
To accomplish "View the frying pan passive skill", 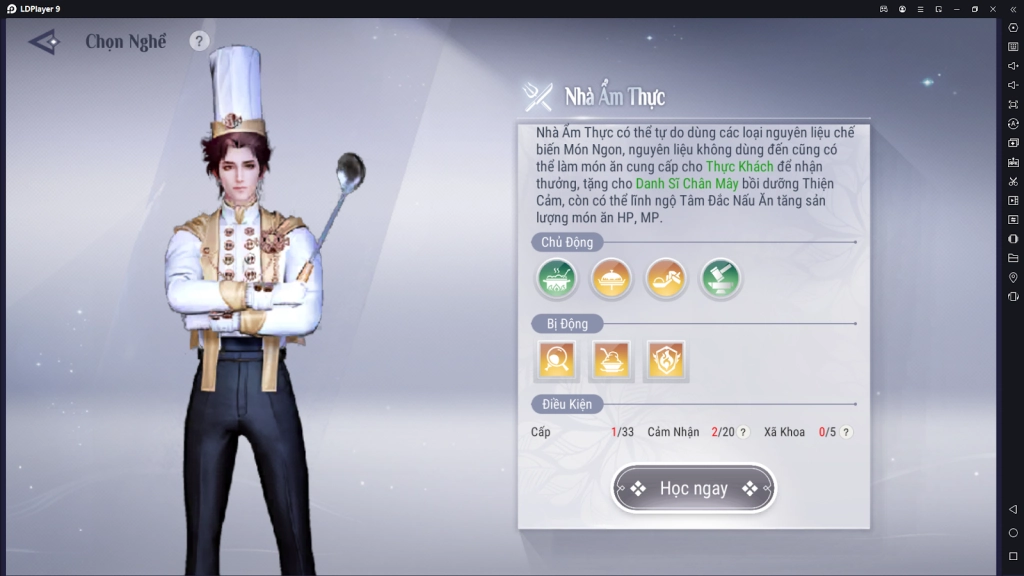I will (x=556, y=360).
